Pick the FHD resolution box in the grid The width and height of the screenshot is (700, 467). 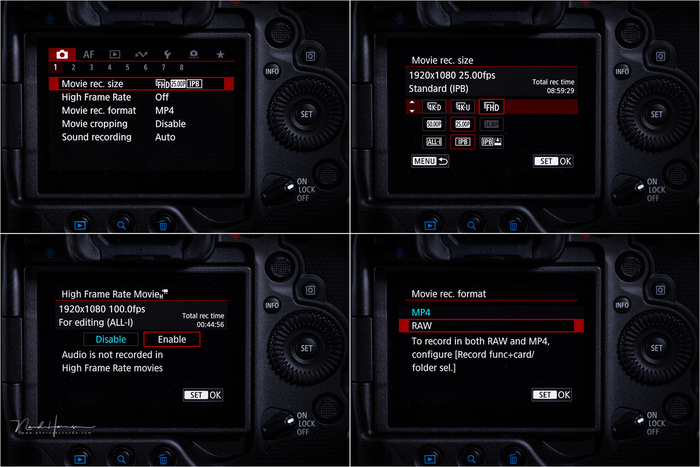(x=490, y=105)
